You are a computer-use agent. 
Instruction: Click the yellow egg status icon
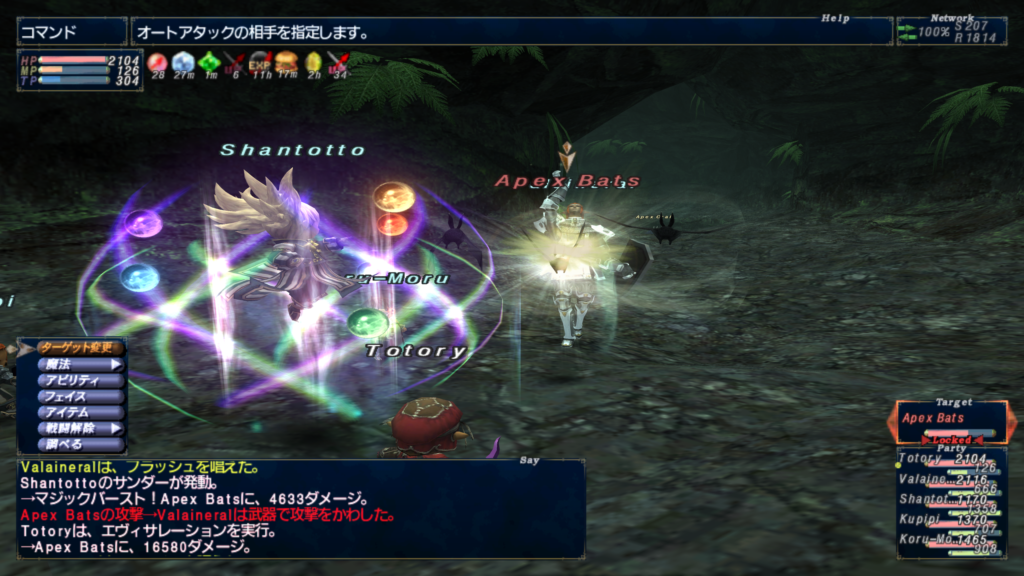pyautogui.click(x=312, y=63)
